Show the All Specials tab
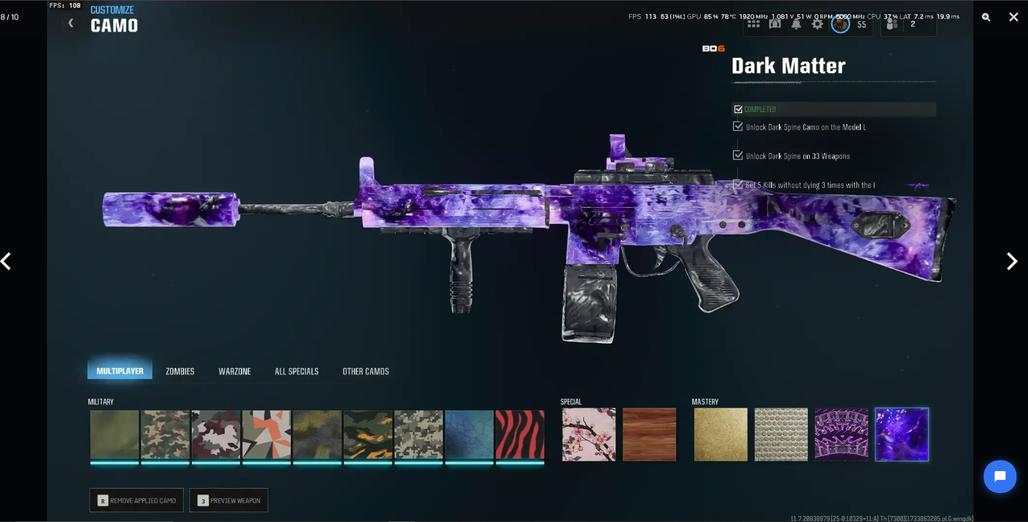Screen dimensions: 1028x522 tap(296, 371)
